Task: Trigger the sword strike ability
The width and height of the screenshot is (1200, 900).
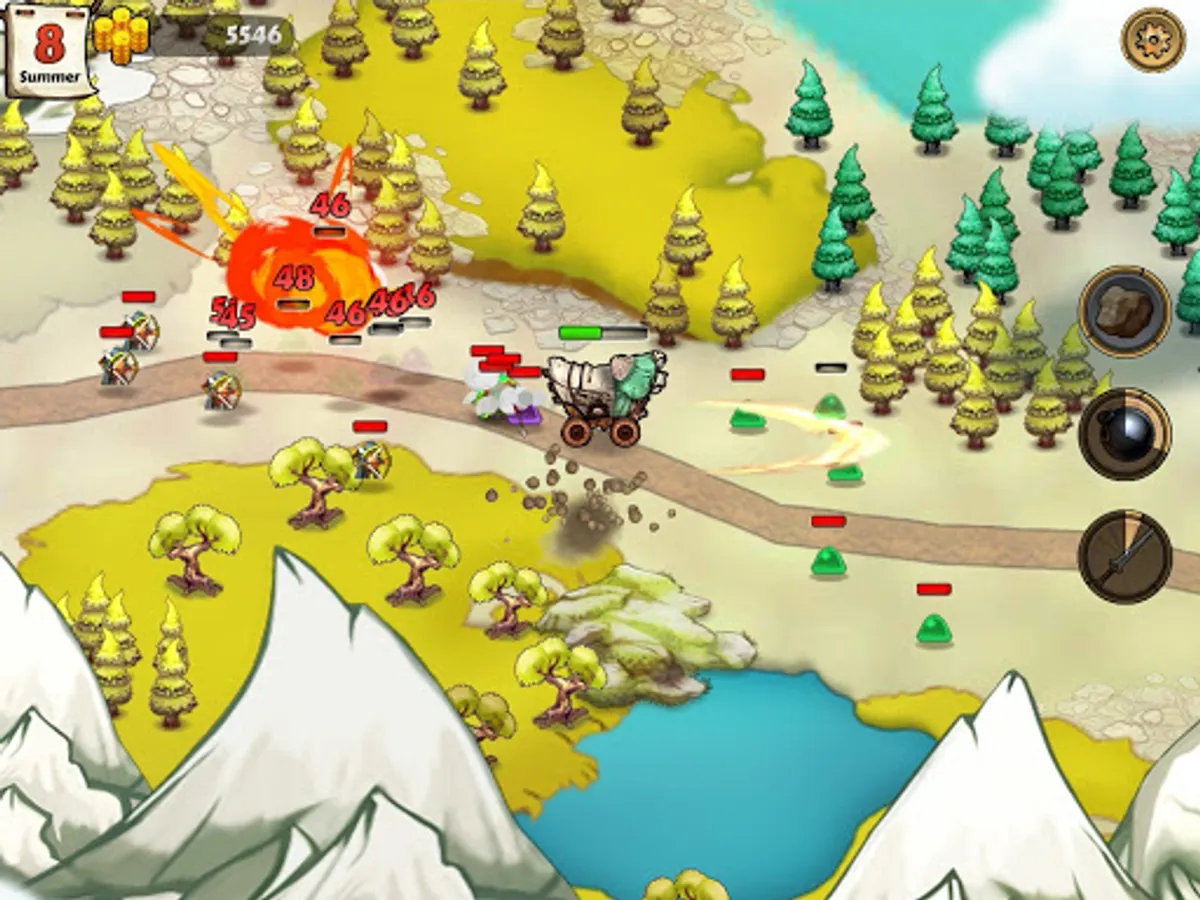Action: (x=1125, y=556)
